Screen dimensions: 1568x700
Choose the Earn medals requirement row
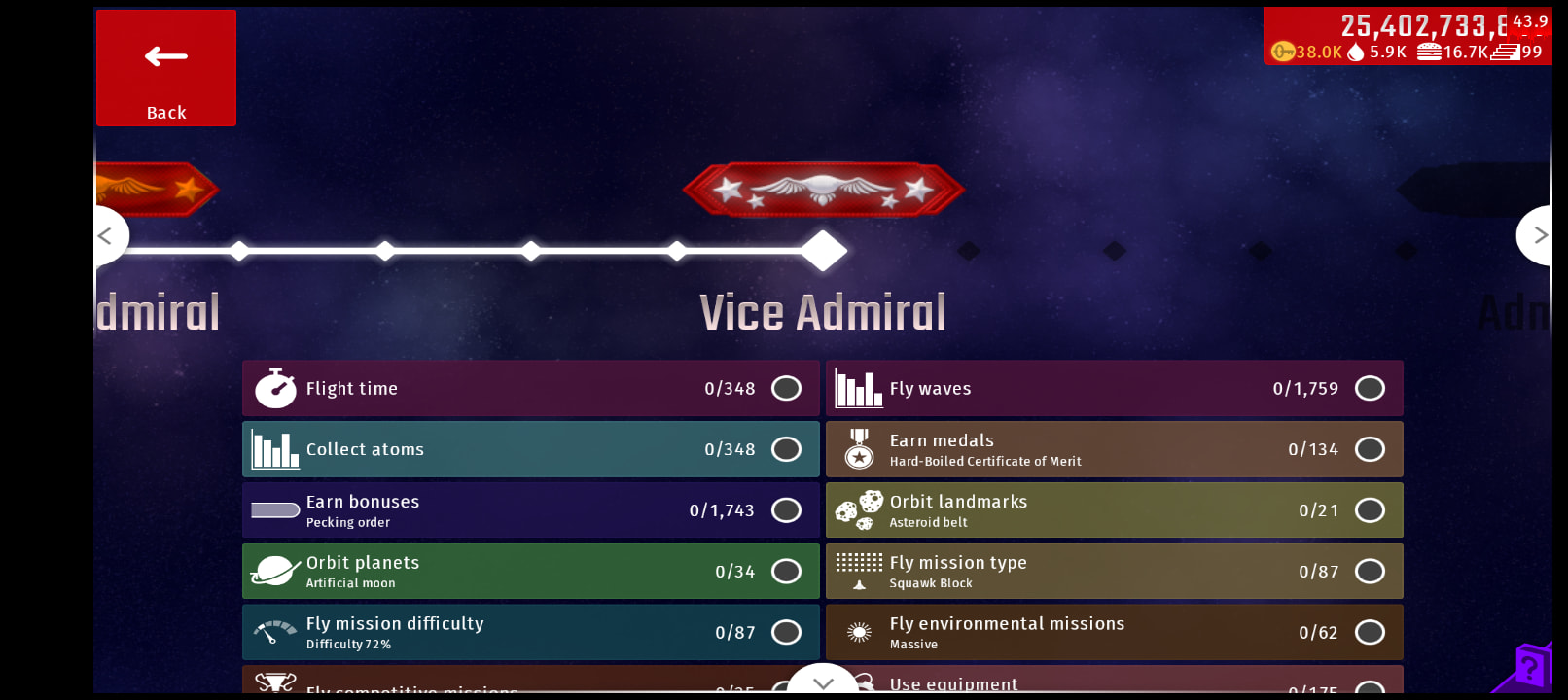coord(1114,449)
